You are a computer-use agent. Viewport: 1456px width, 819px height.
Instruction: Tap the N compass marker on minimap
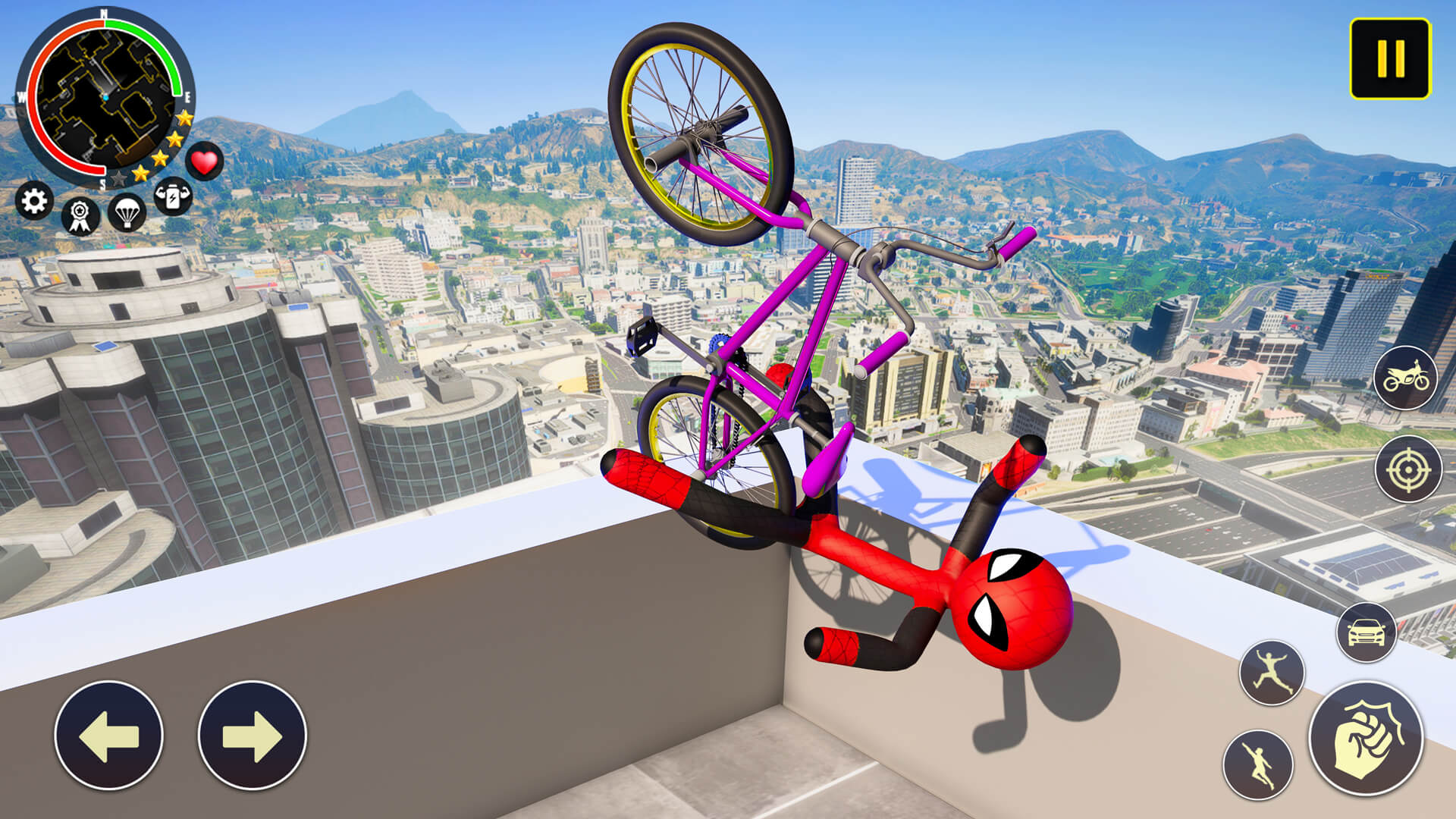point(103,15)
